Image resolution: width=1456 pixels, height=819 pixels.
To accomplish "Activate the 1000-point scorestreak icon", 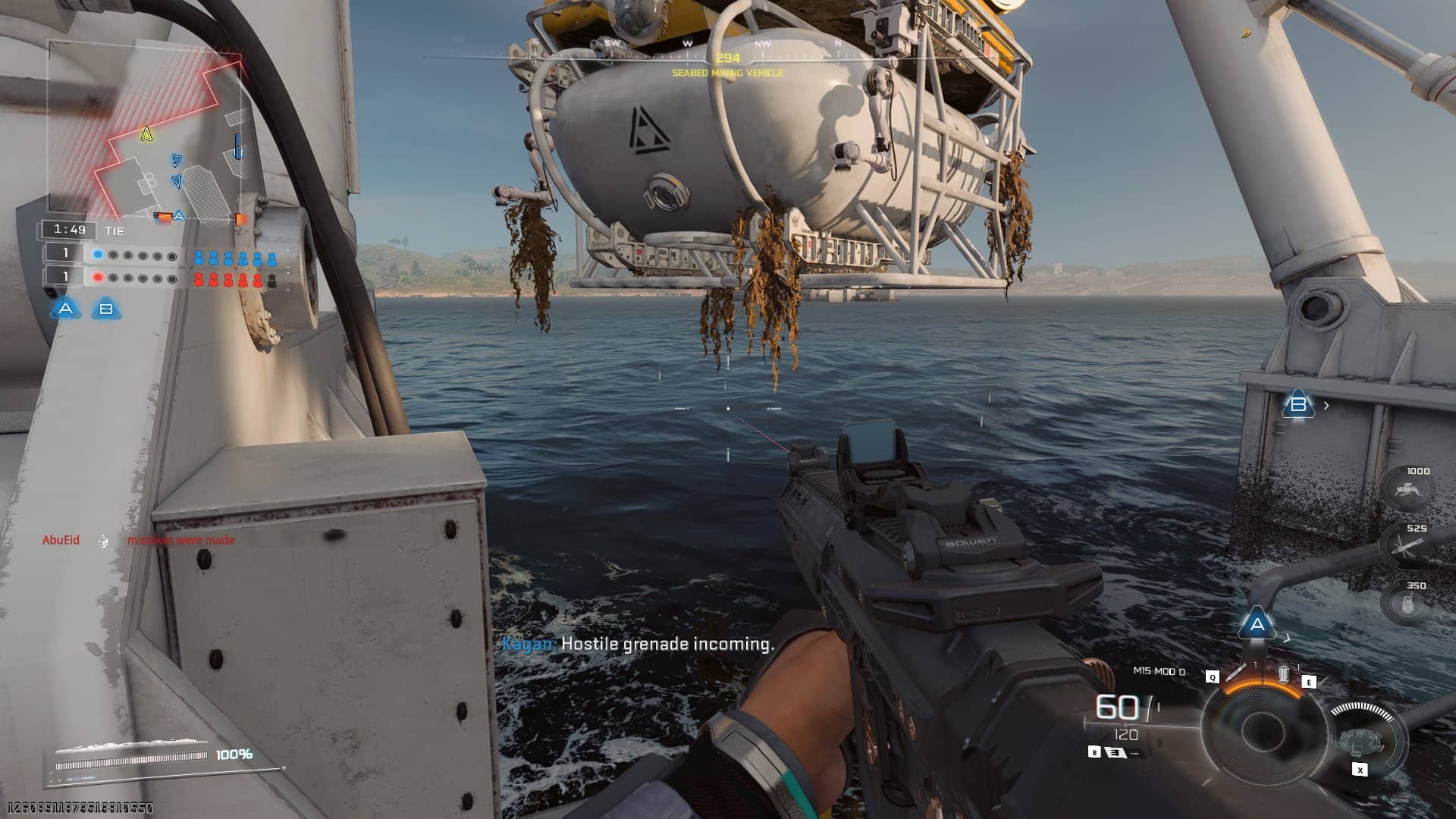I will pos(1409,490).
